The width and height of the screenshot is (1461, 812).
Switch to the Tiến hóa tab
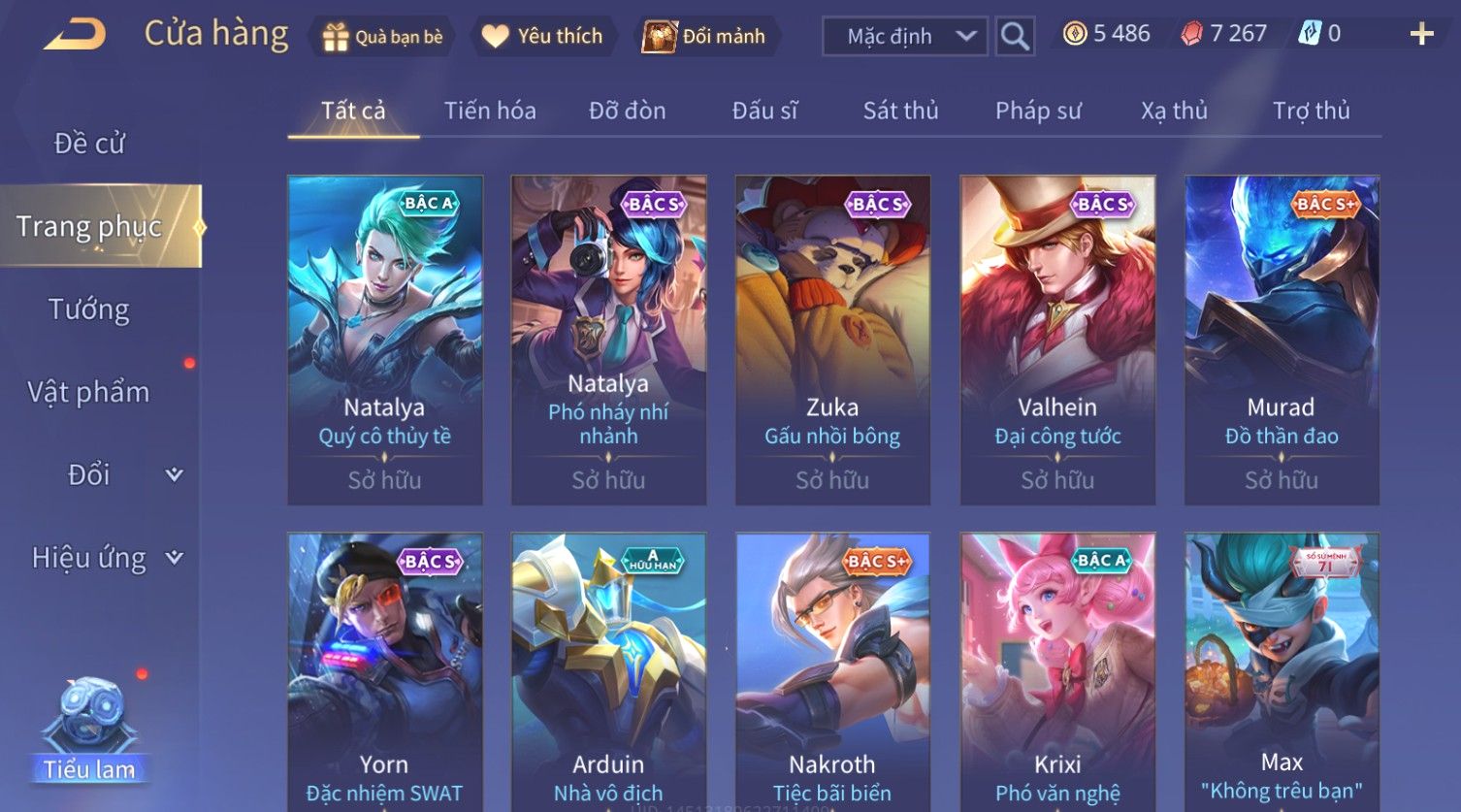click(490, 111)
